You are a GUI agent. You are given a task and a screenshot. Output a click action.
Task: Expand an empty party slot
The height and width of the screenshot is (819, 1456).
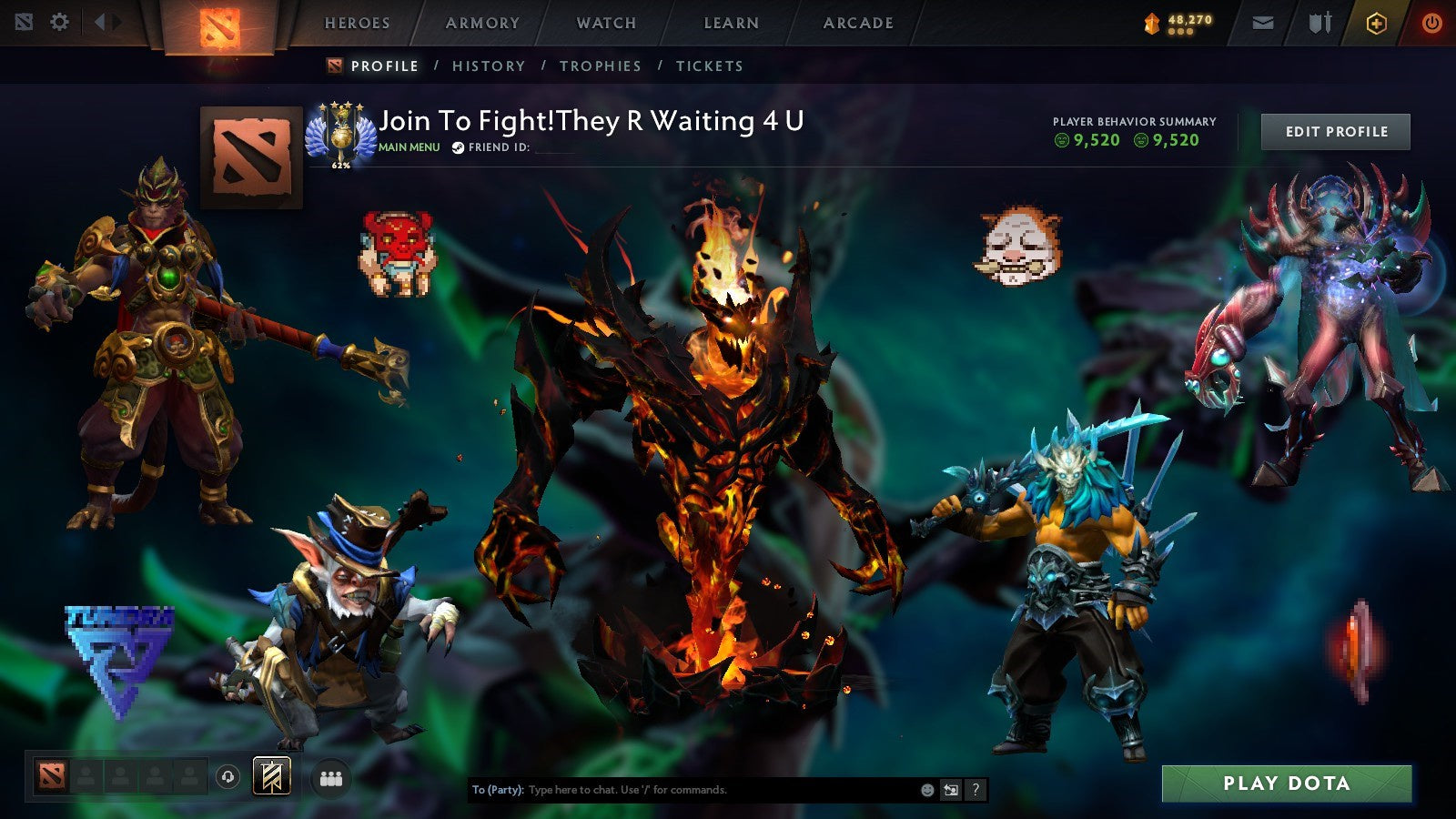click(86, 777)
